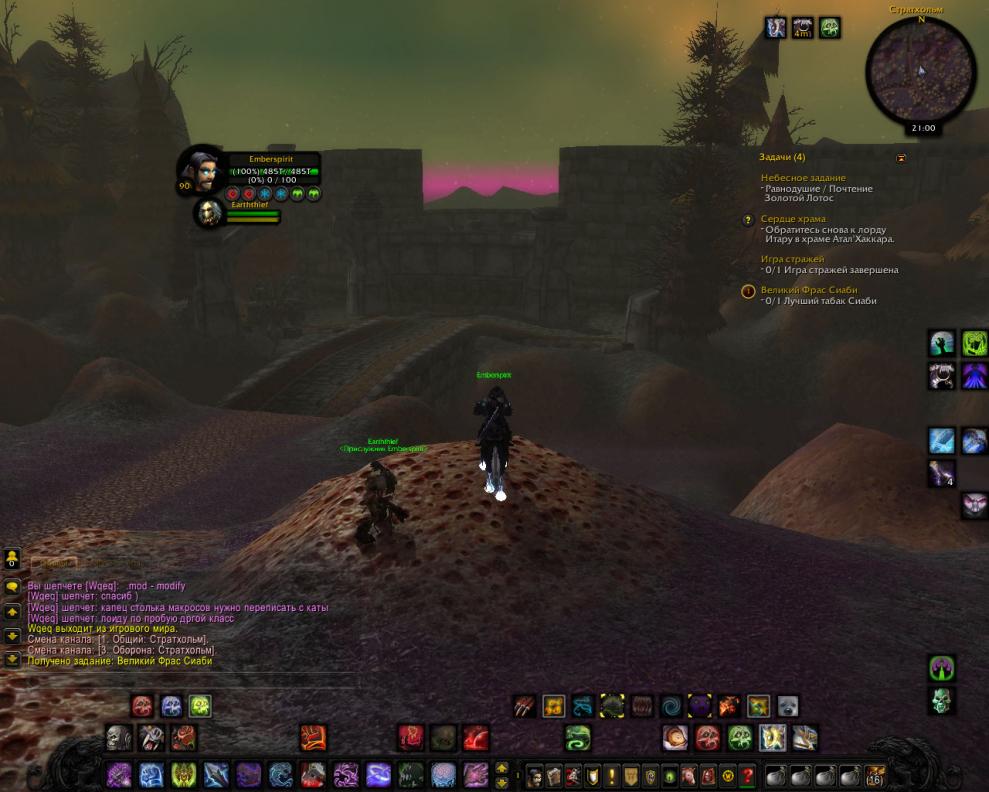Click the 4m buff icon near the minimap

802,28
